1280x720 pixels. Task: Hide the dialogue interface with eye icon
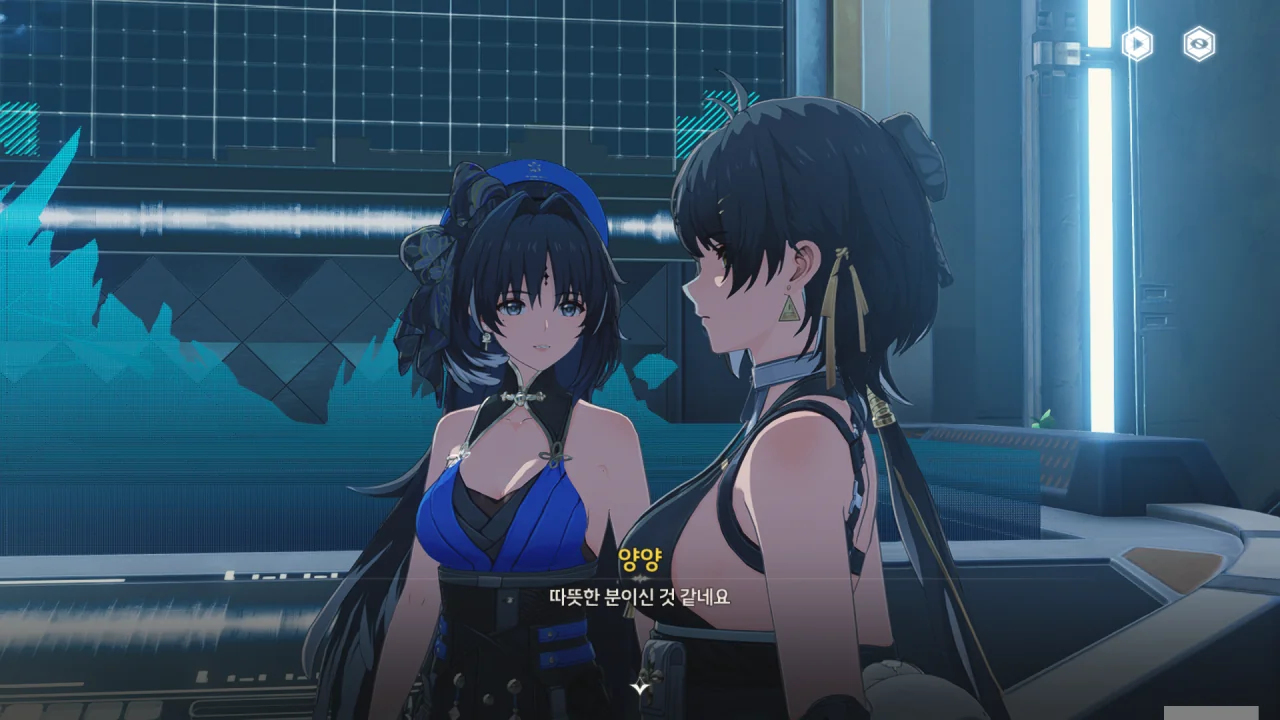(1199, 44)
